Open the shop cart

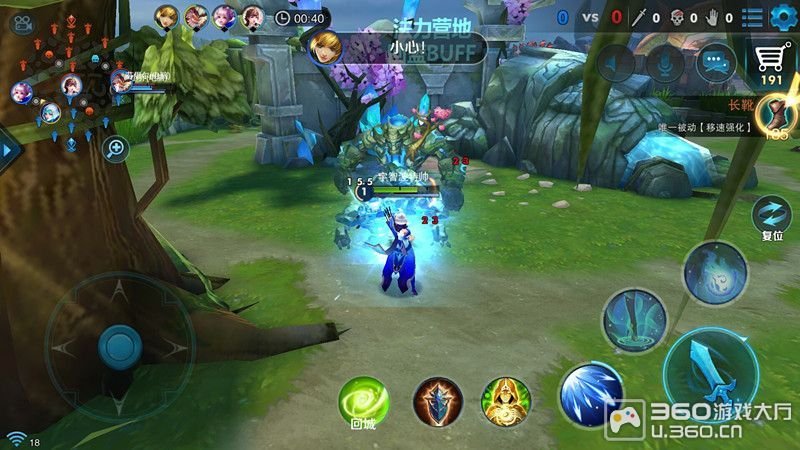(x=770, y=58)
